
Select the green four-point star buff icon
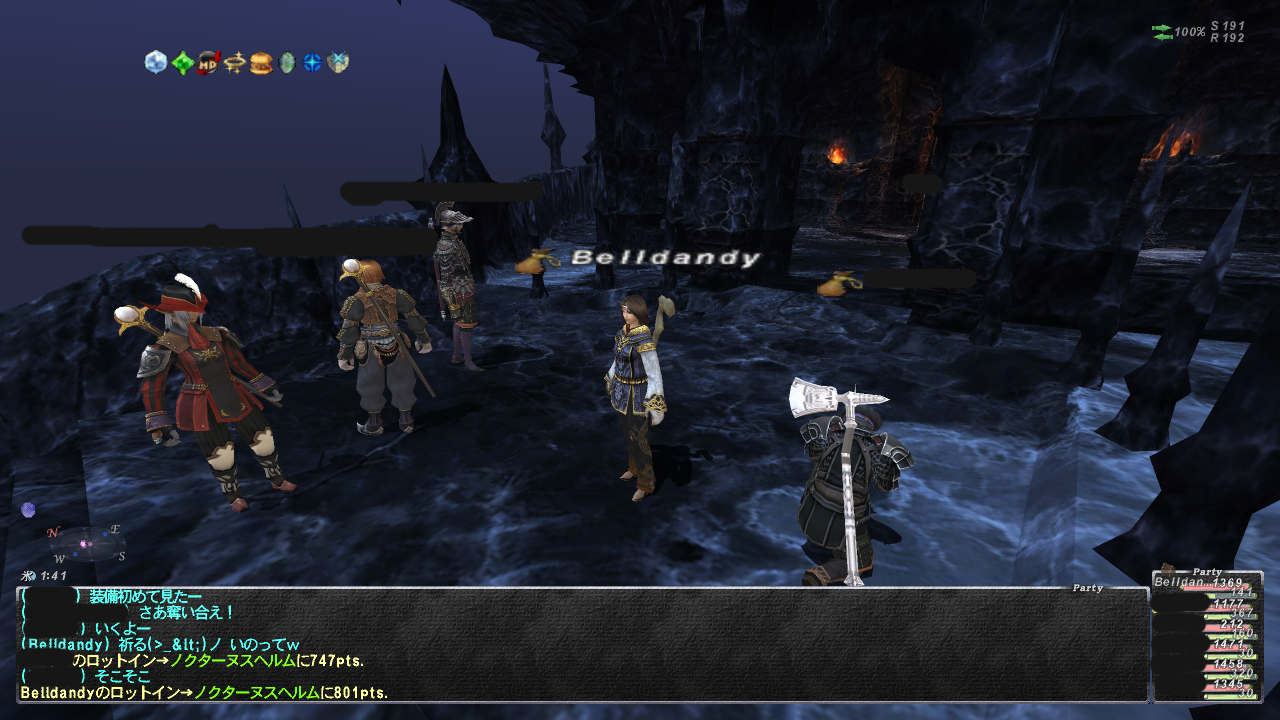181,63
